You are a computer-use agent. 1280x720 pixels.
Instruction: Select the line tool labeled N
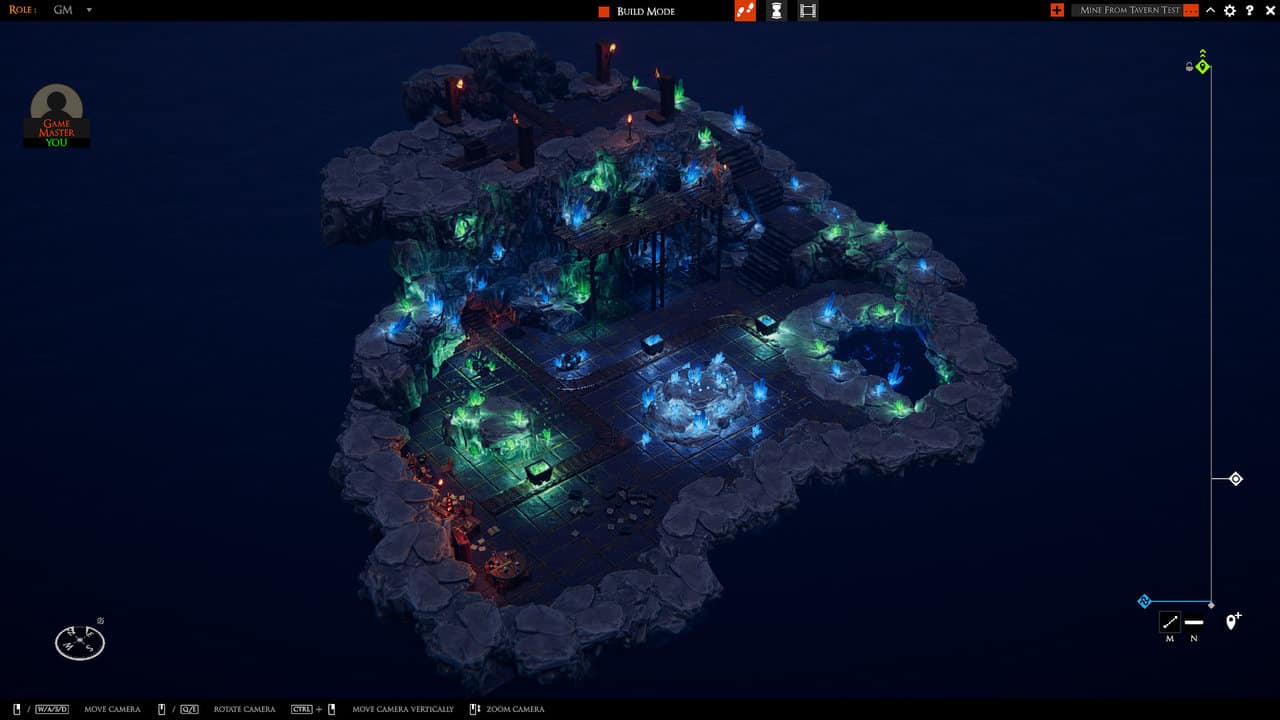[1196, 622]
